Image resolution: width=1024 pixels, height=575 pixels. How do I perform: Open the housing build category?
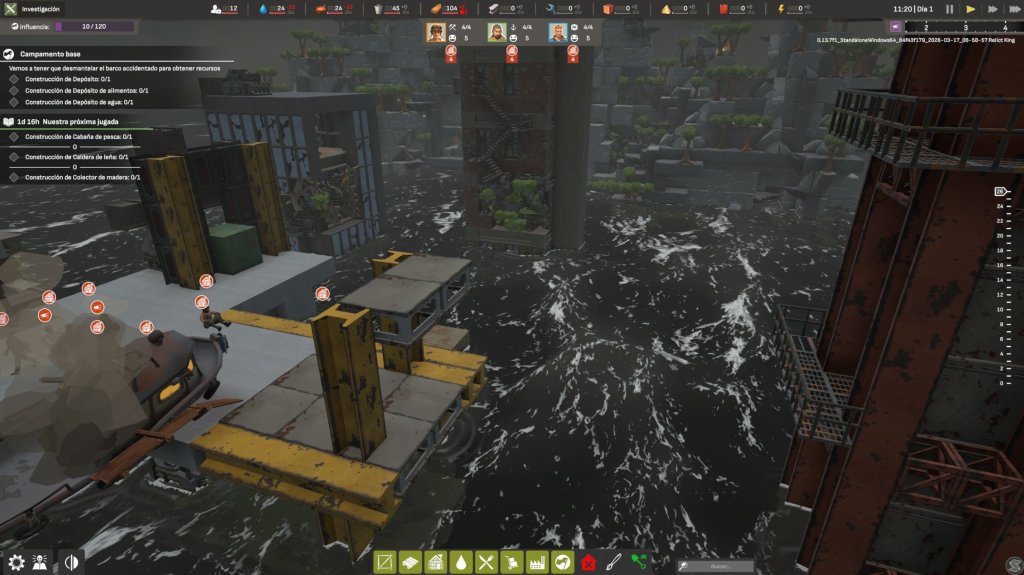point(436,562)
